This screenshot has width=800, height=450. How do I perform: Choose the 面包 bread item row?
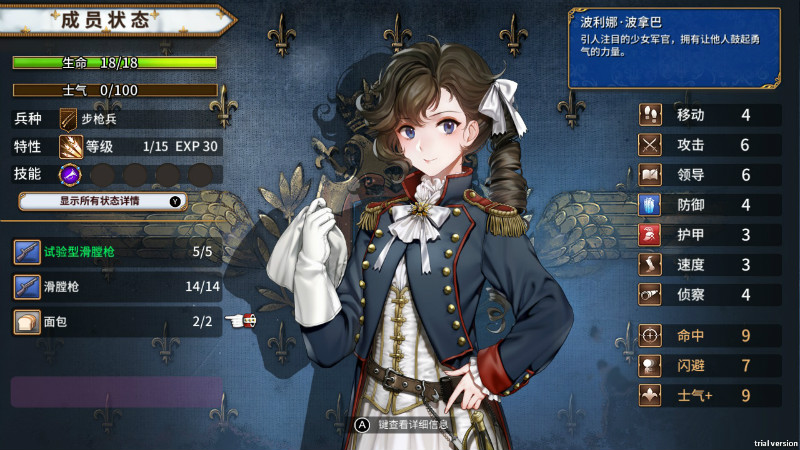(118, 321)
